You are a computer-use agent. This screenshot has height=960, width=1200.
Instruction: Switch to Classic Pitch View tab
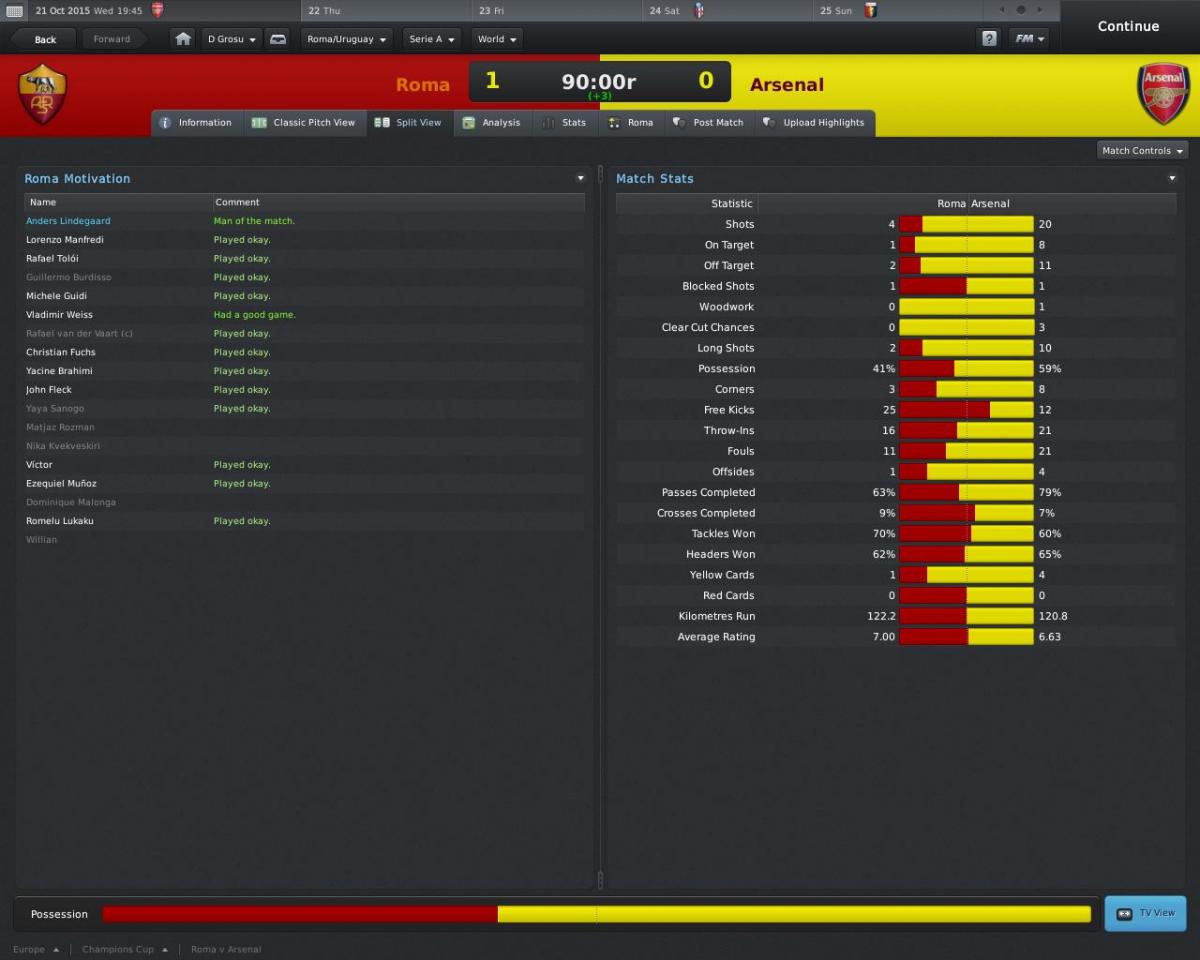303,123
